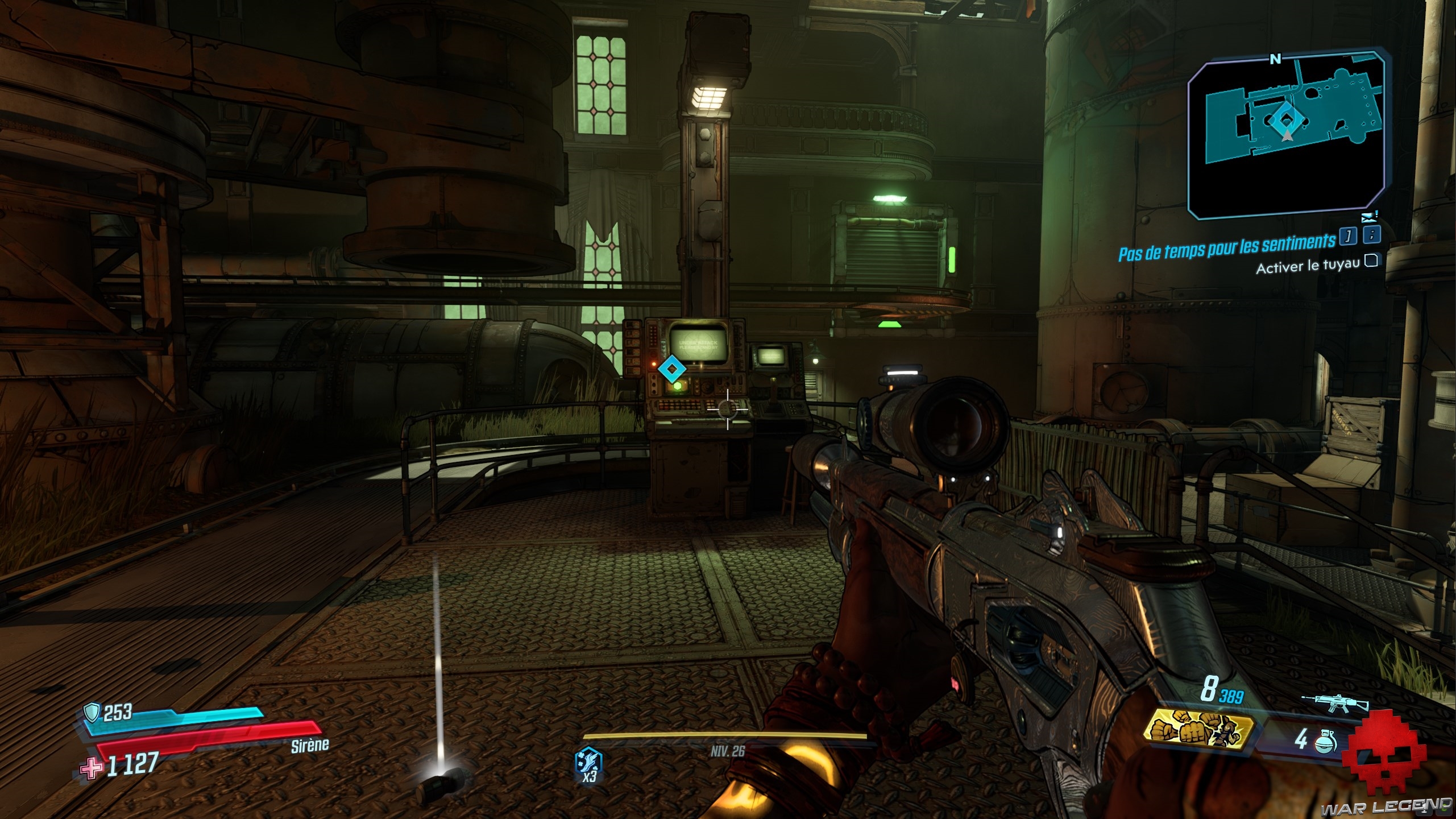Click the shield icon beside 253
This screenshot has height=819, width=1456.
point(92,712)
